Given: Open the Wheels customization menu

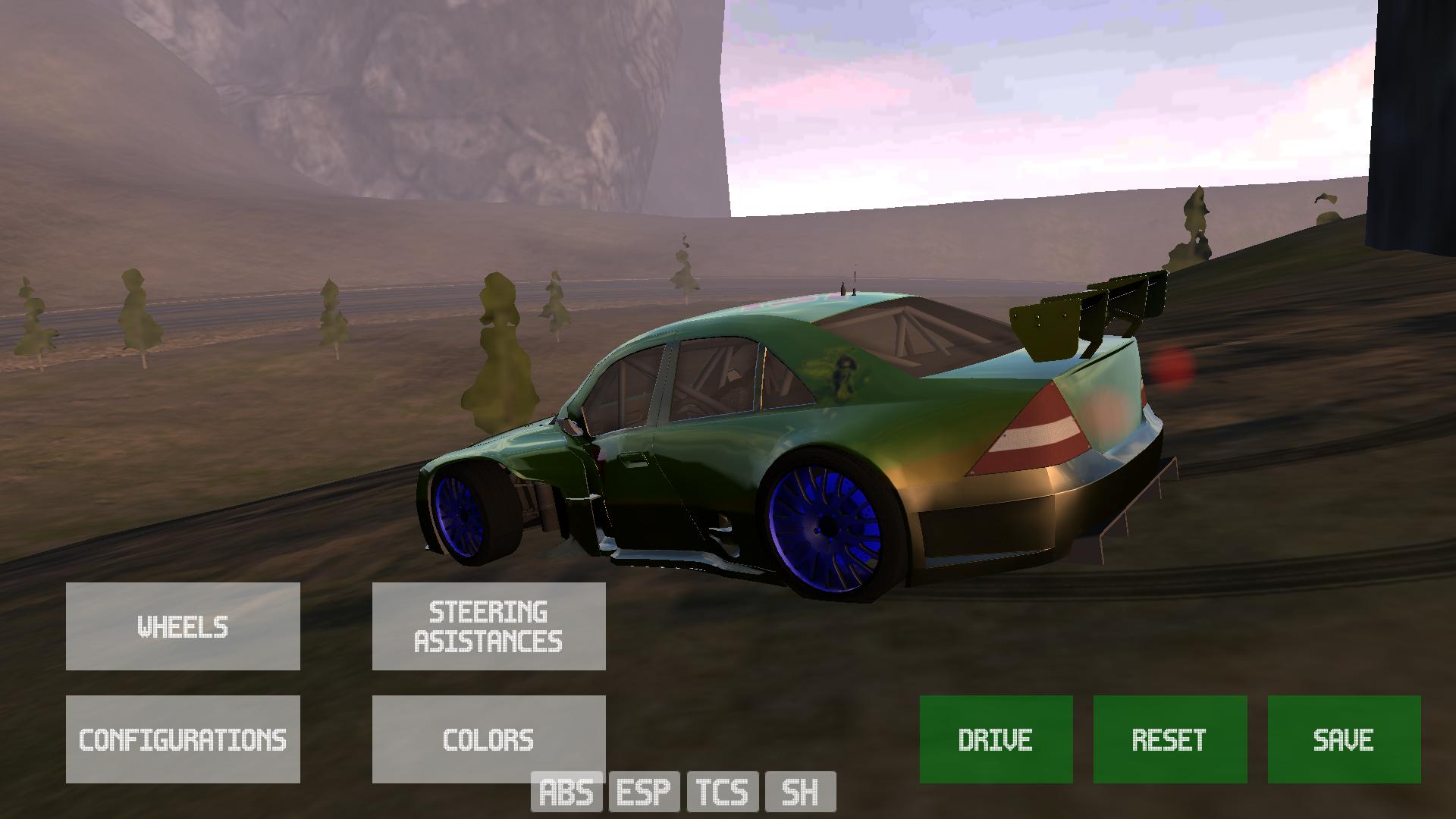Looking at the screenshot, I should click(x=183, y=626).
